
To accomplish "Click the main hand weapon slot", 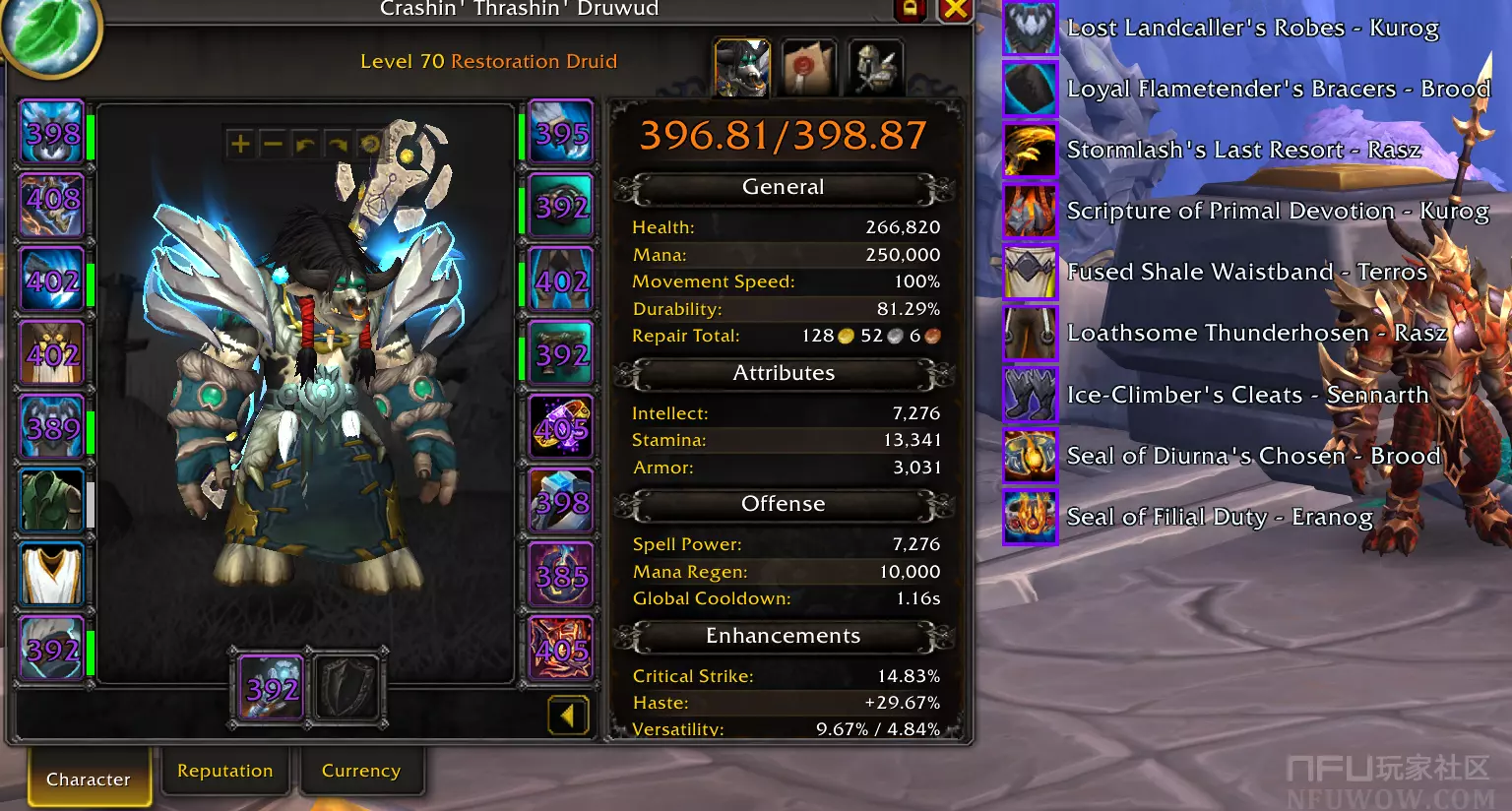I will pos(271,688).
